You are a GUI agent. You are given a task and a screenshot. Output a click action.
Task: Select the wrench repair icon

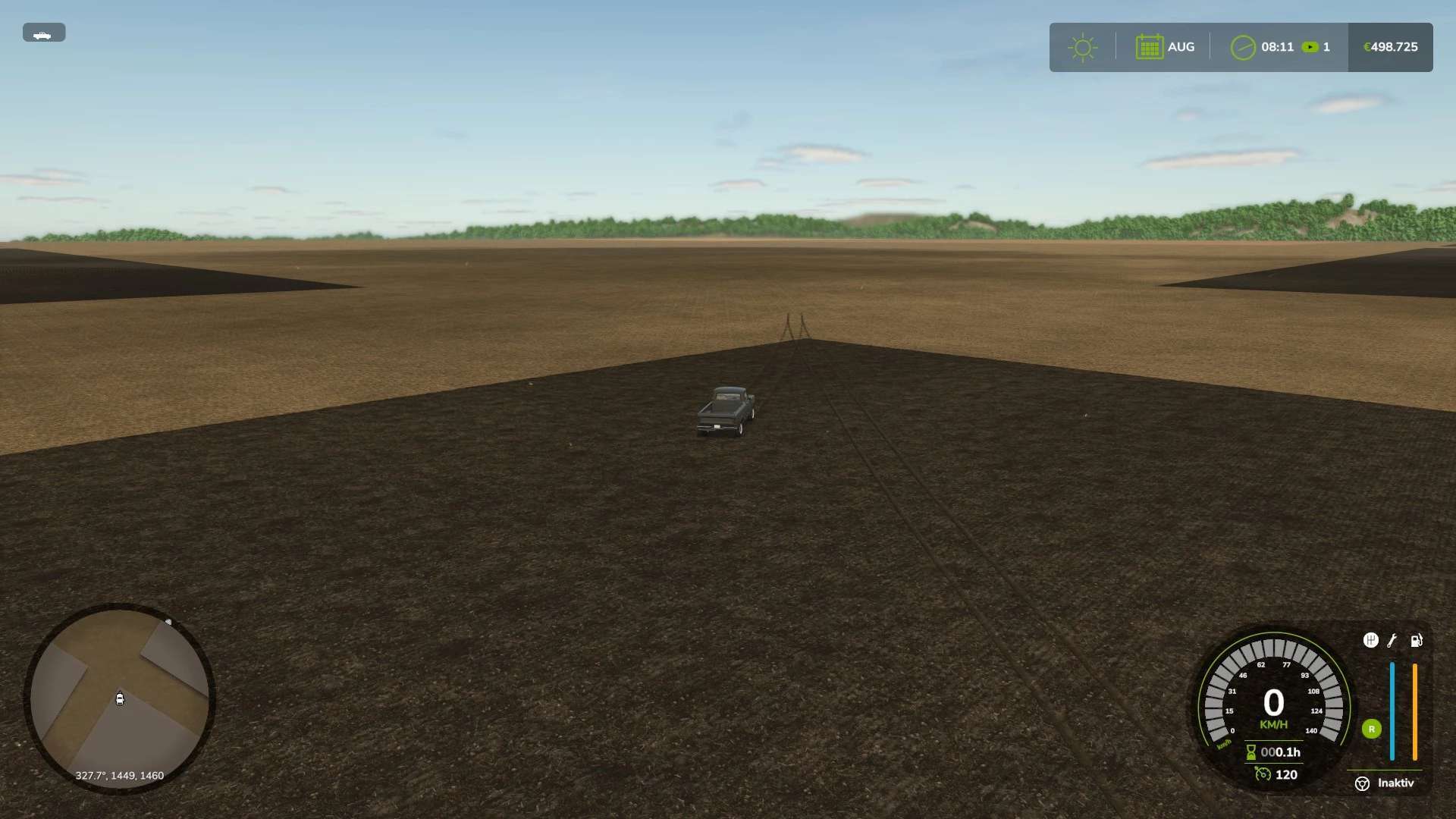[x=1392, y=640]
